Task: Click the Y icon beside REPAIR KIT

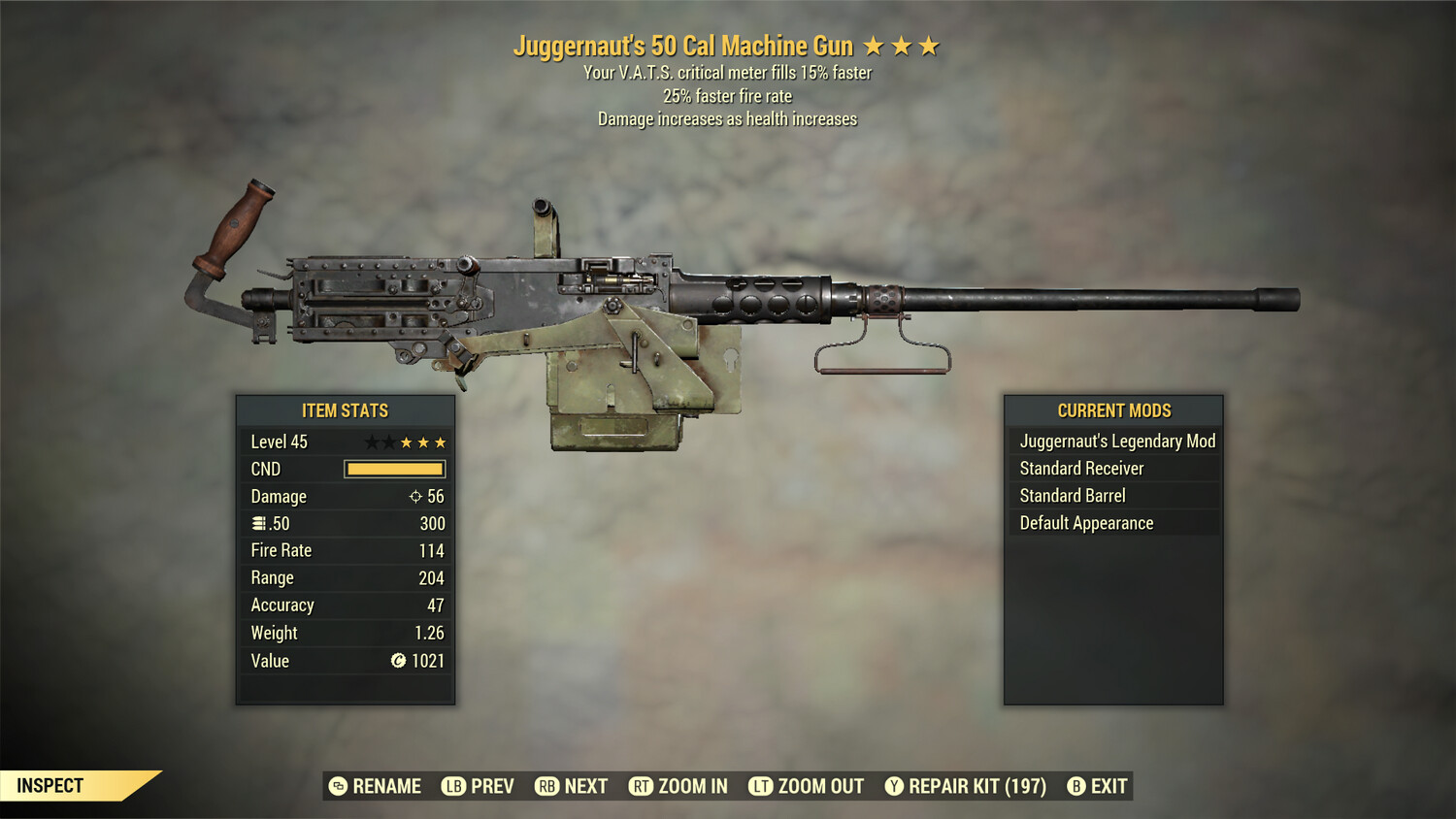Action: (894, 786)
